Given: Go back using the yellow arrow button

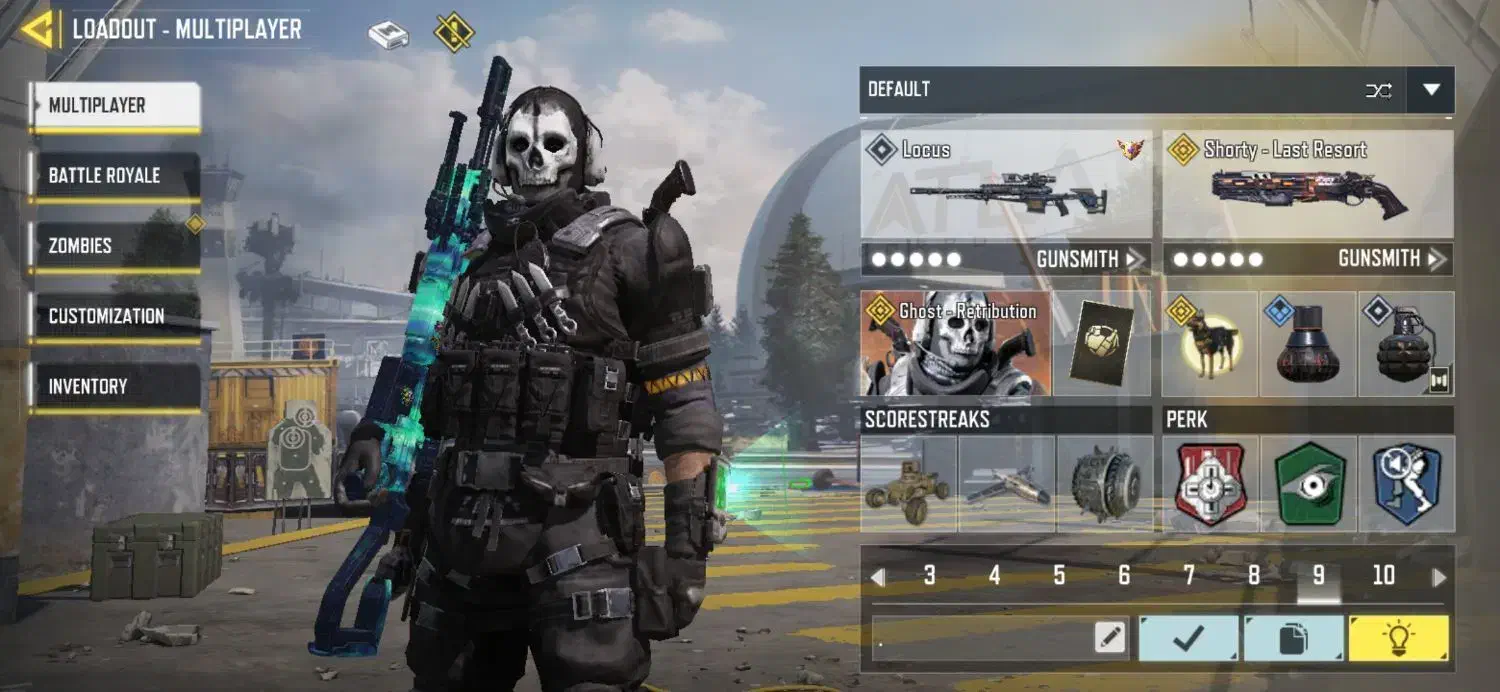Looking at the screenshot, I should pos(38,29).
